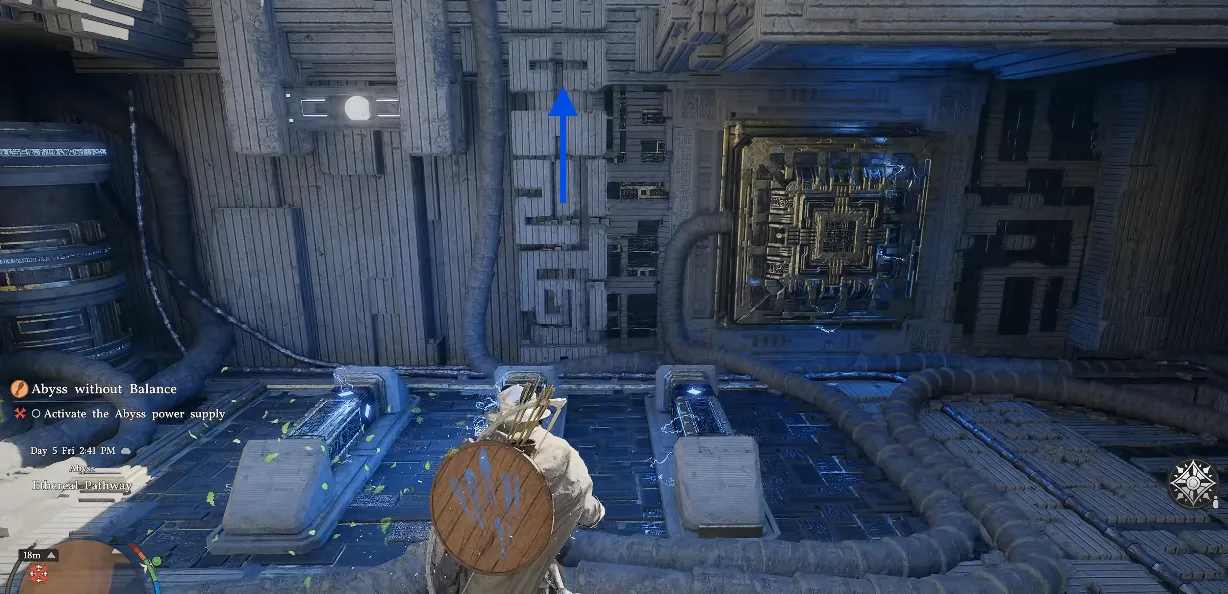This screenshot has width=1228, height=594.
Task: Click the orange quest icon beside the quest title
Action: 19,389
